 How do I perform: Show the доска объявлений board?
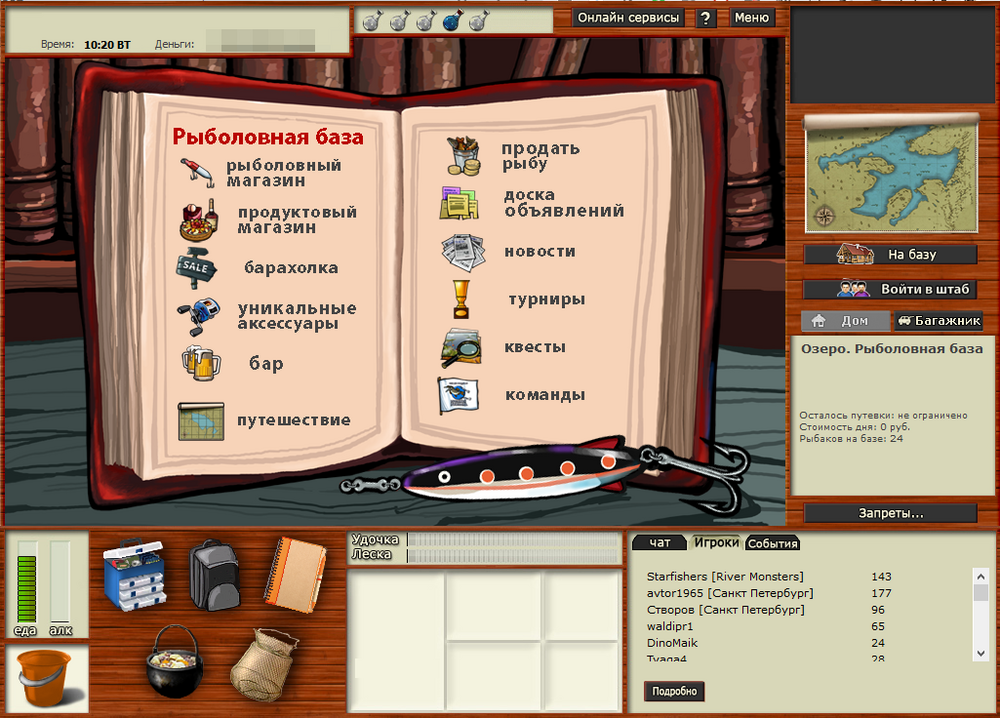563,203
